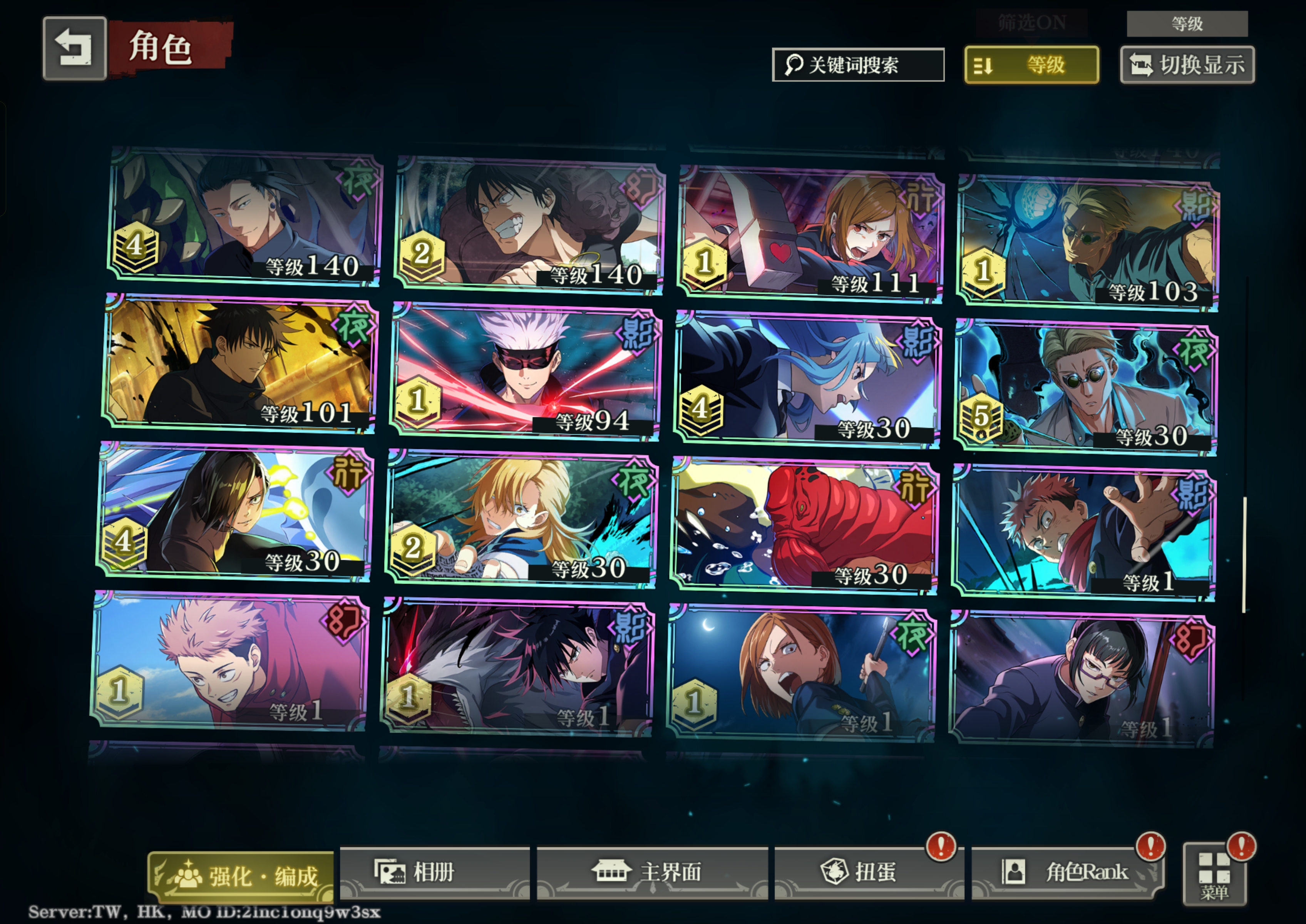1306x924 pixels.
Task: Return to the 主界面 main screen
Action: pyautogui.click(x=651, y=872)
